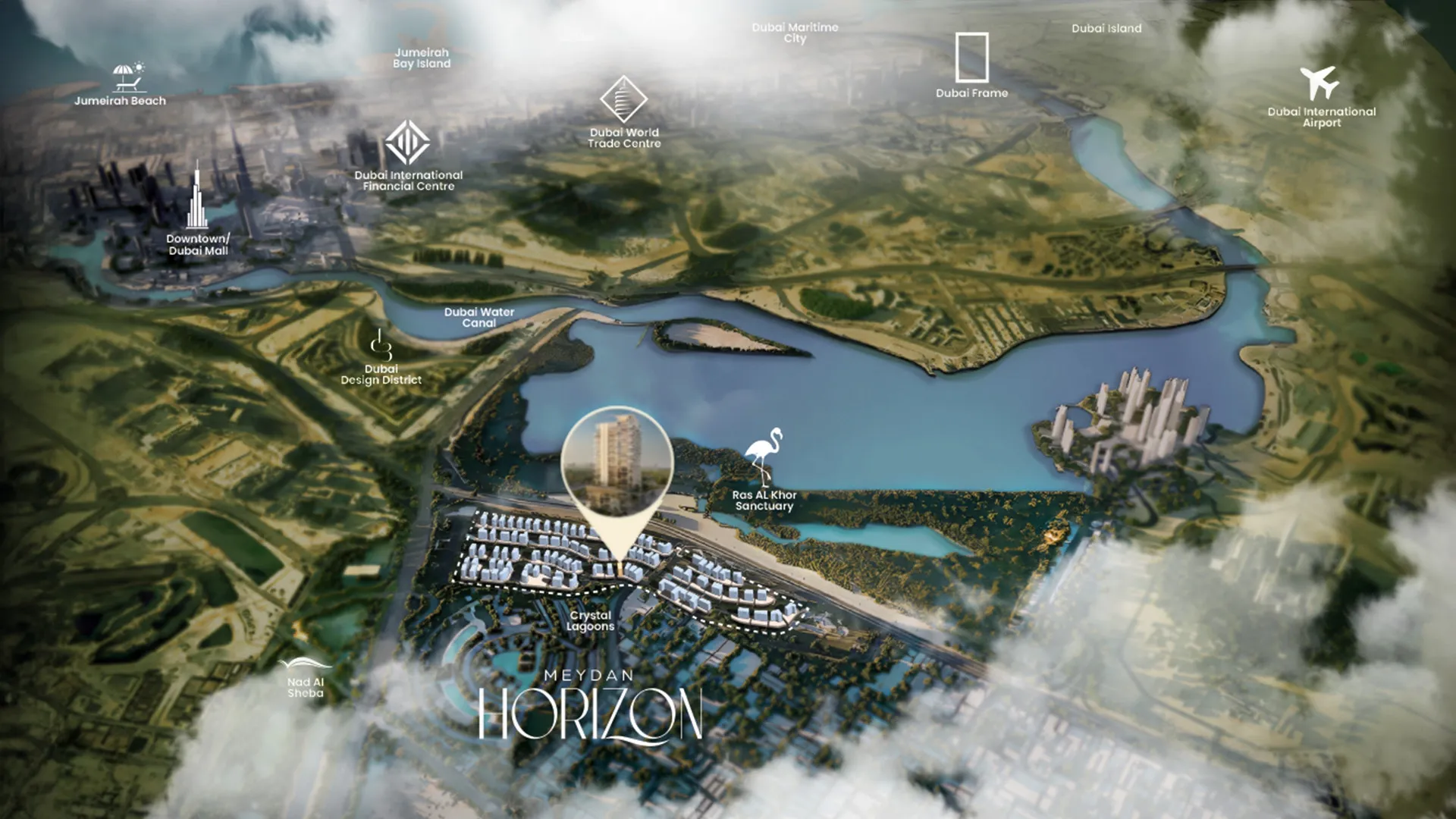This screenshot has height=819, width=1456.
Task: Select the Jumeirah Beach umbrella marker
Action: [x=128, y=77]
